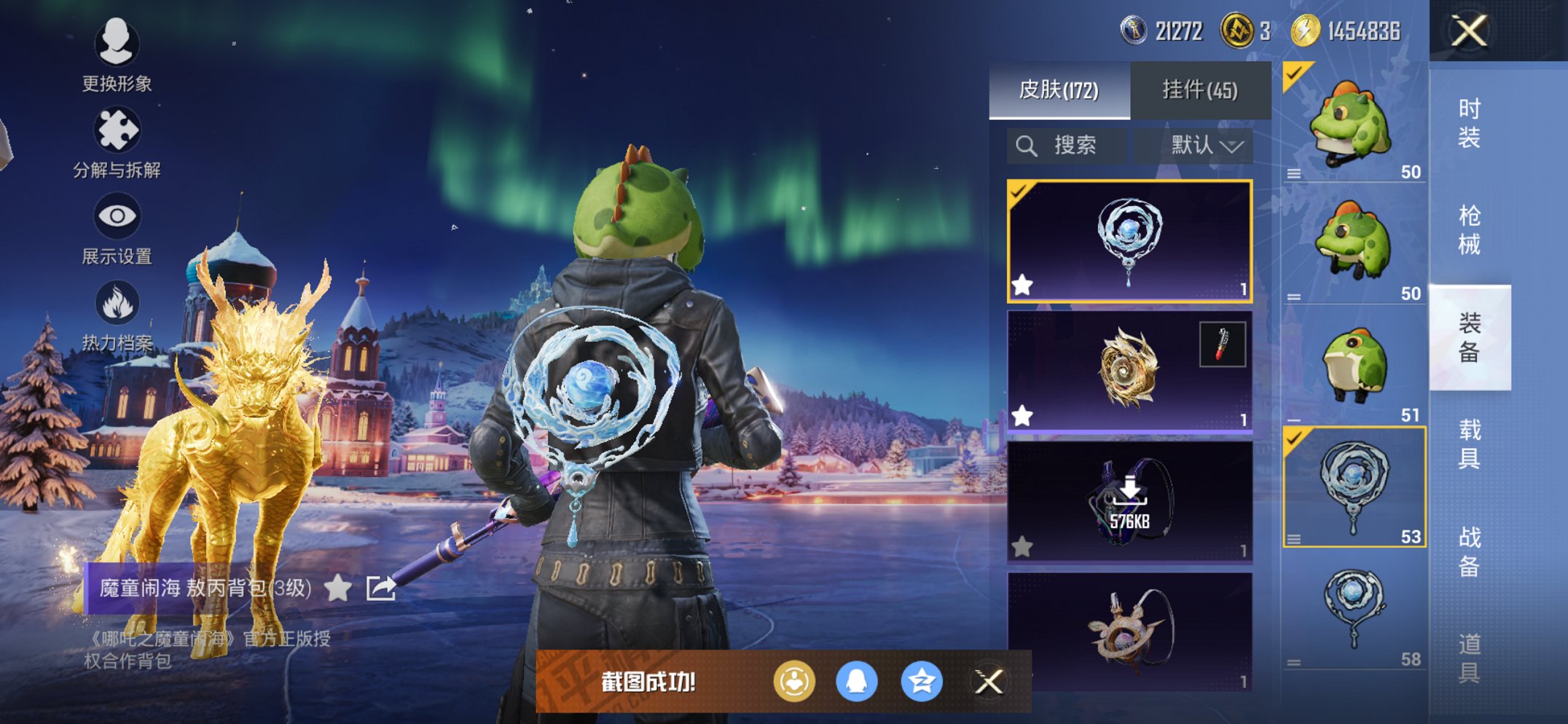Open the 枪械 category

coord(1469,229)
